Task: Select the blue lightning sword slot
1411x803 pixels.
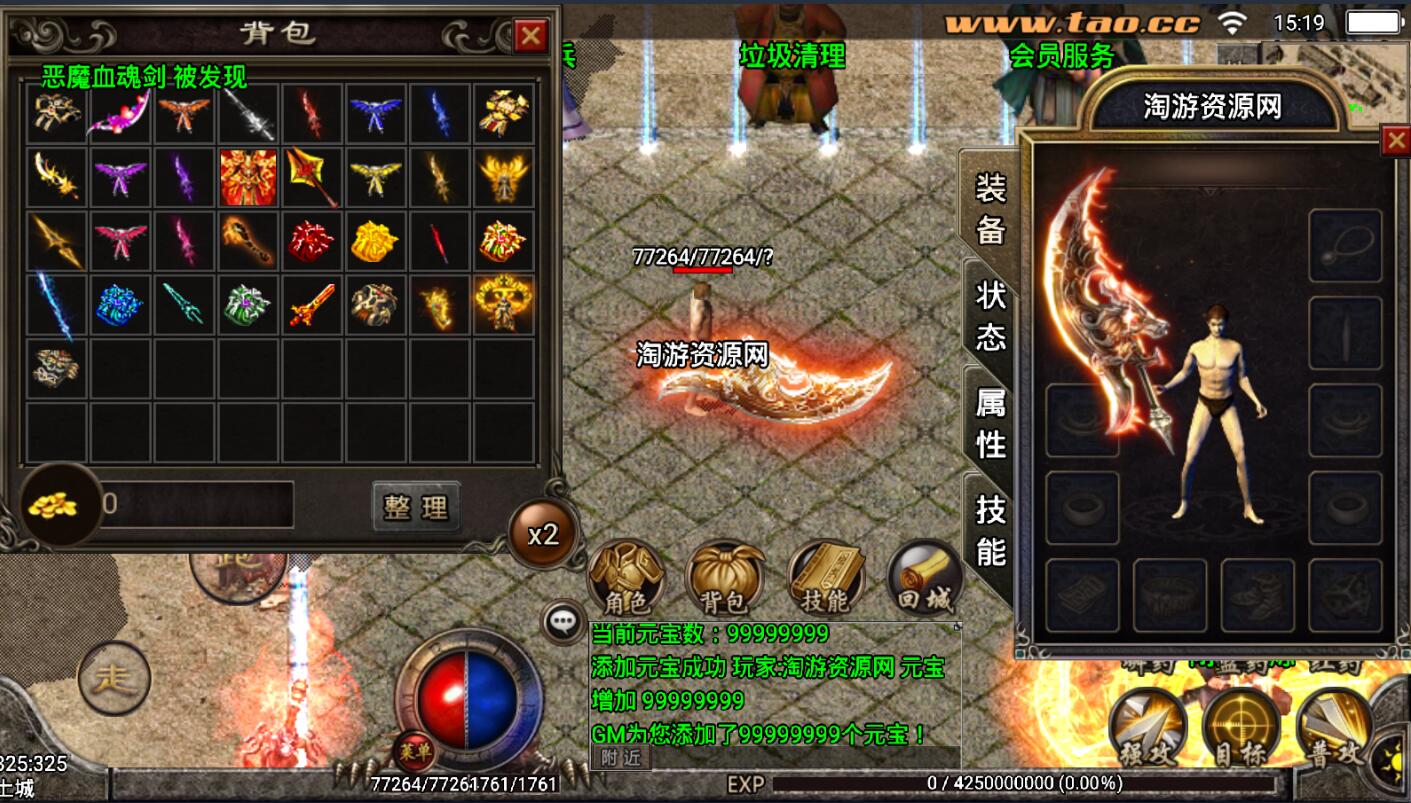Action: [56, 305]
